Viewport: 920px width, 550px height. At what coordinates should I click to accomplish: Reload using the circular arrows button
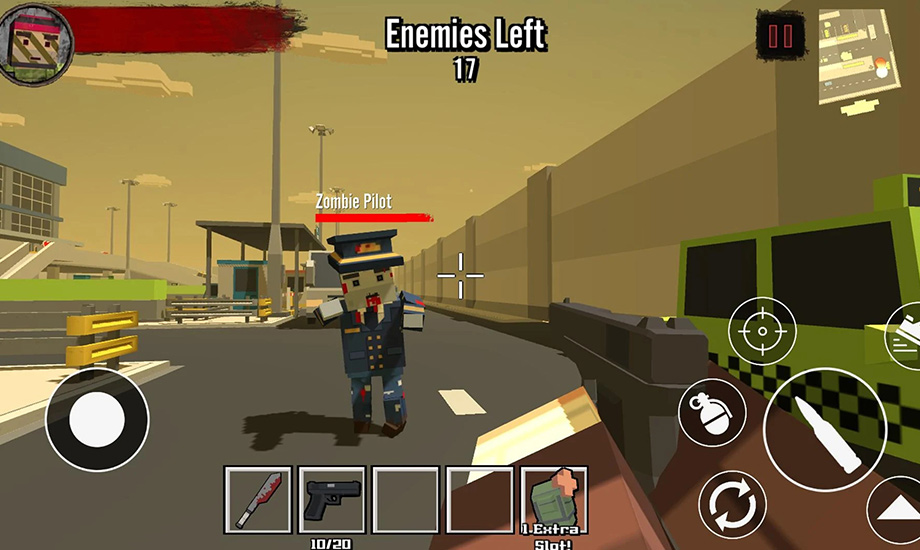(732, 505)
